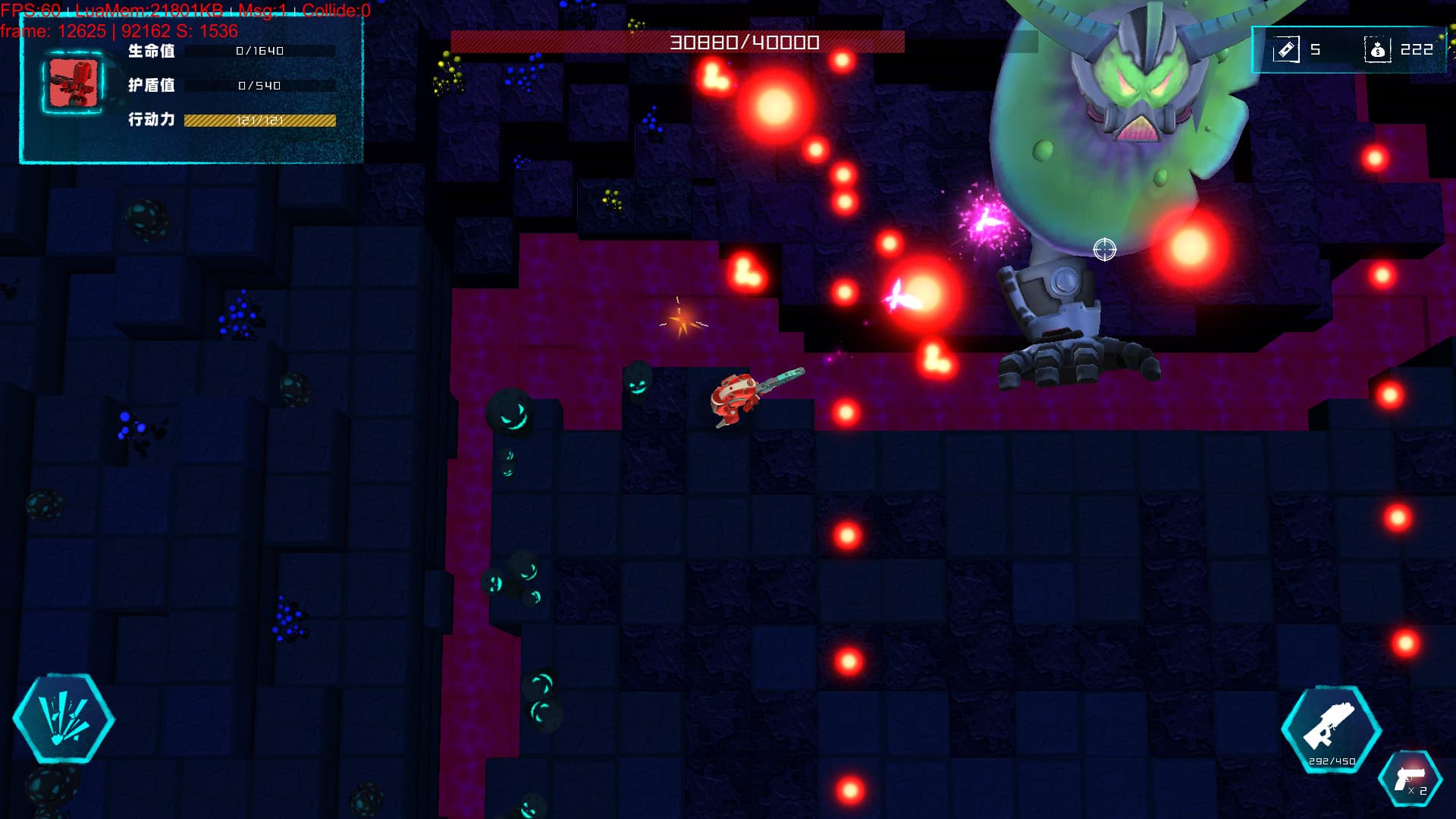The width and height of the screenshot is (1456, 819).
Task: Click the ticket icon showing 5
Action: tap(1288, 49)
